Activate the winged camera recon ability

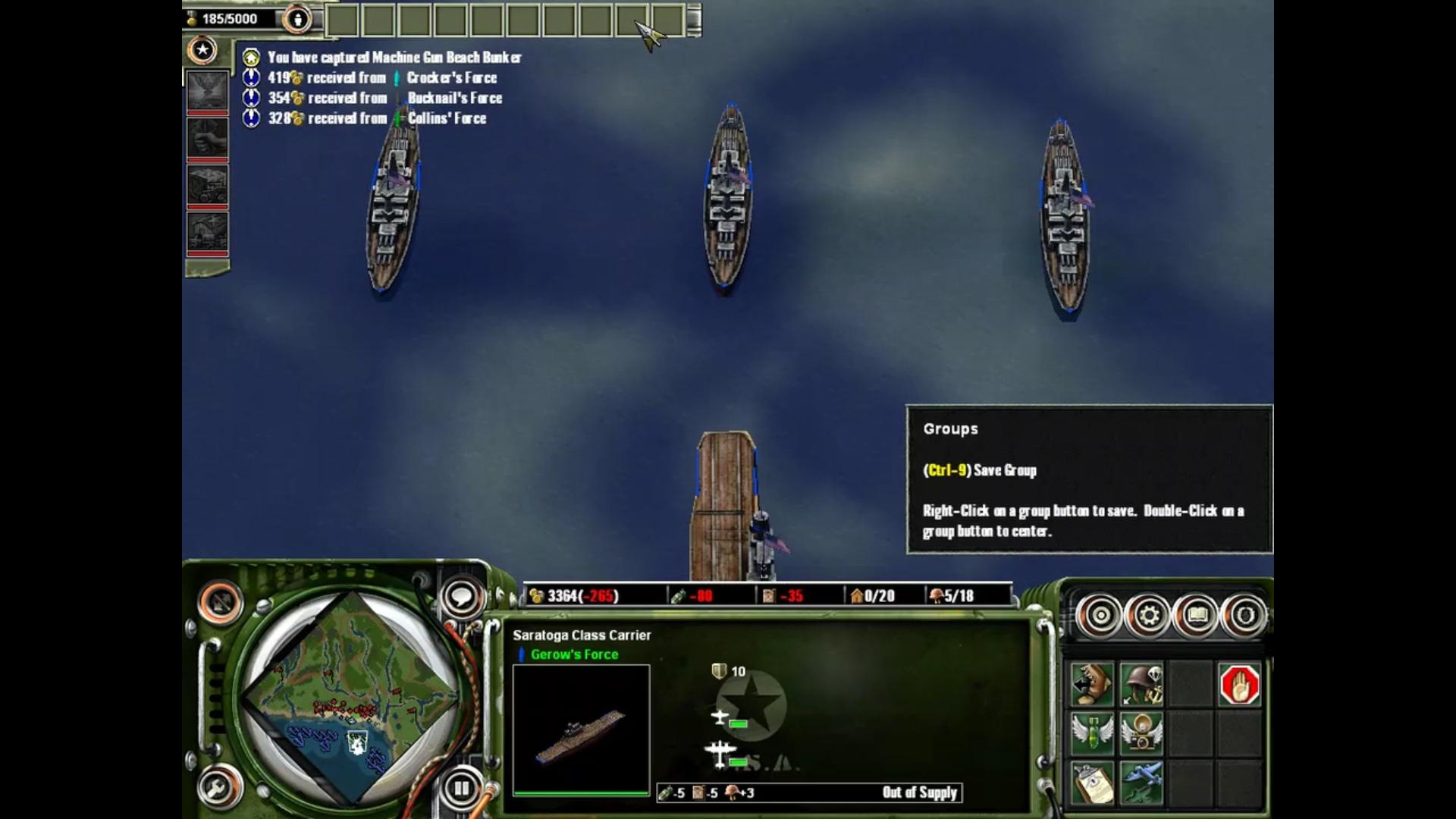1141,733
